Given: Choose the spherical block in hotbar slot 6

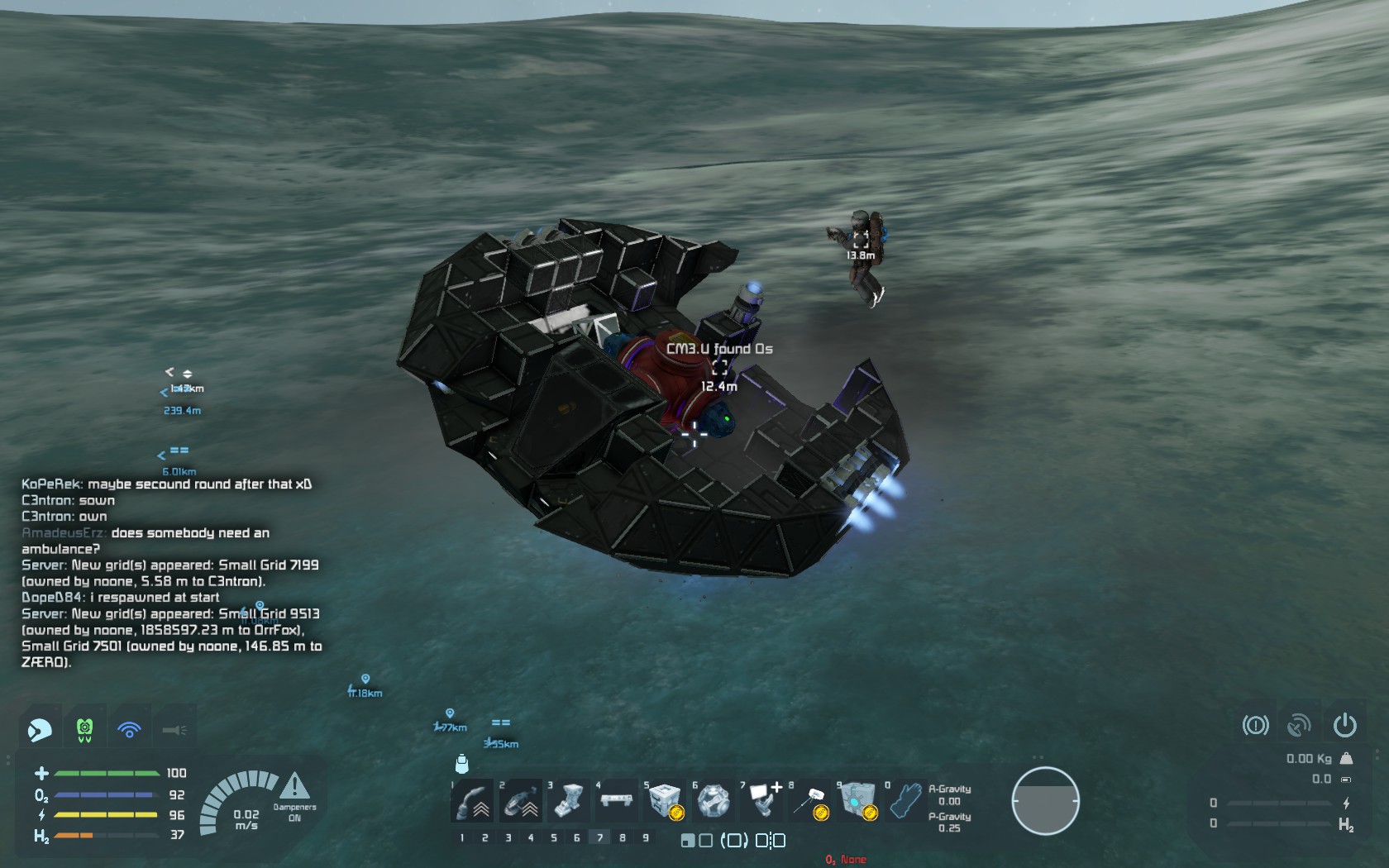Looking at the screenshot, I should (x=713, y=801).
